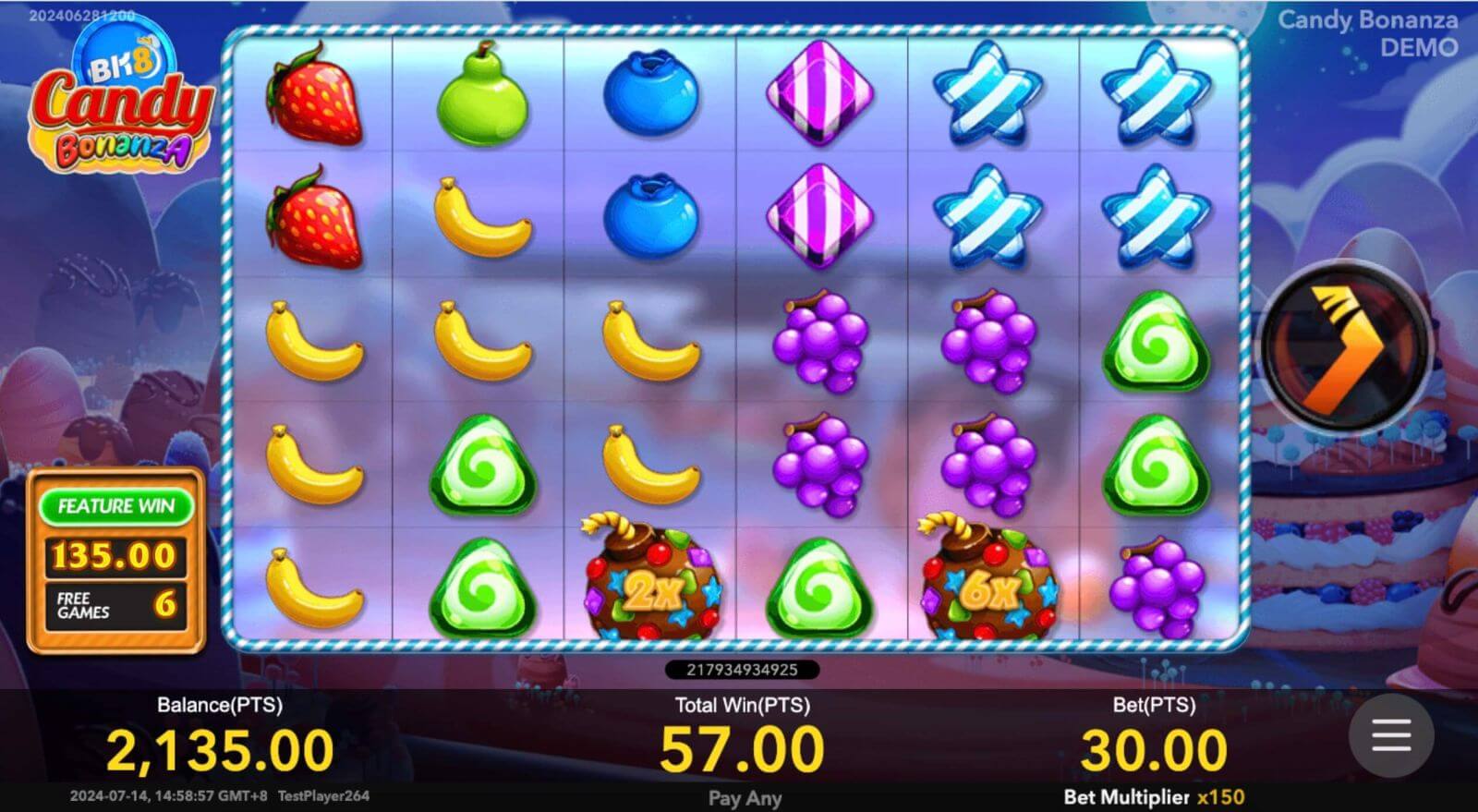Click the Pay Any label at bottom

tap(746, 797)
